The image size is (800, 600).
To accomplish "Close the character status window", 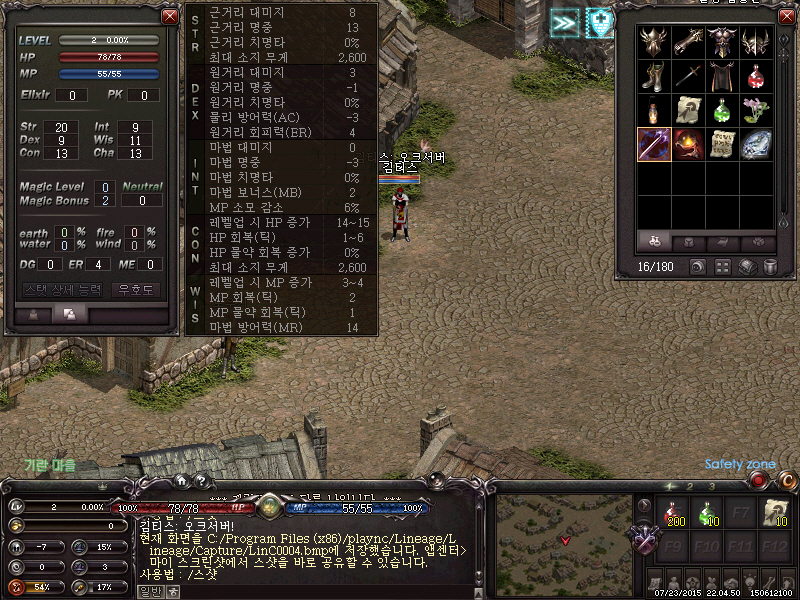I will tap(169, 16).
